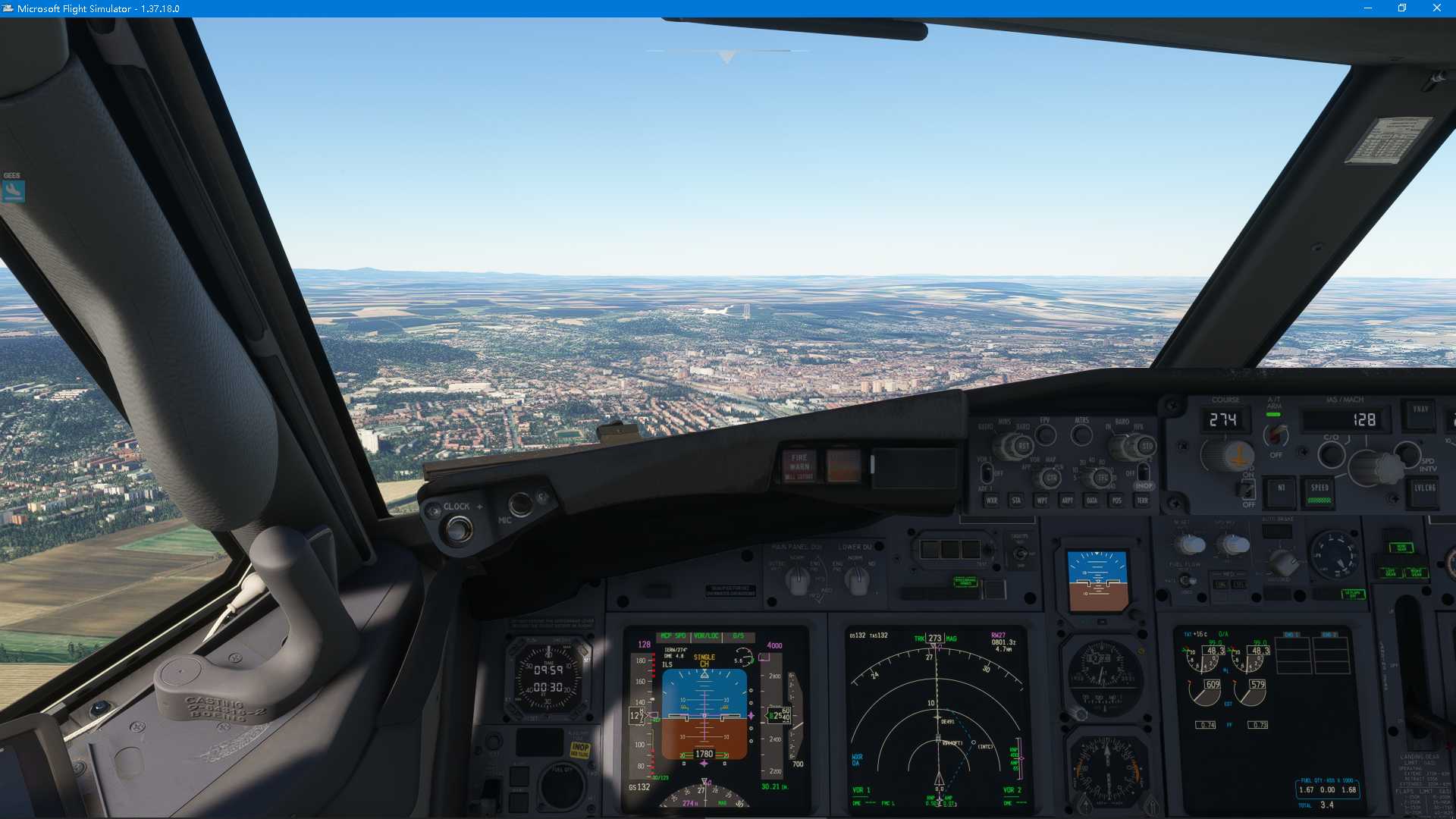The image size is (1456, 819).
Task: Toggle the flight director ON/OFF switch
Action: [1246, 491]
